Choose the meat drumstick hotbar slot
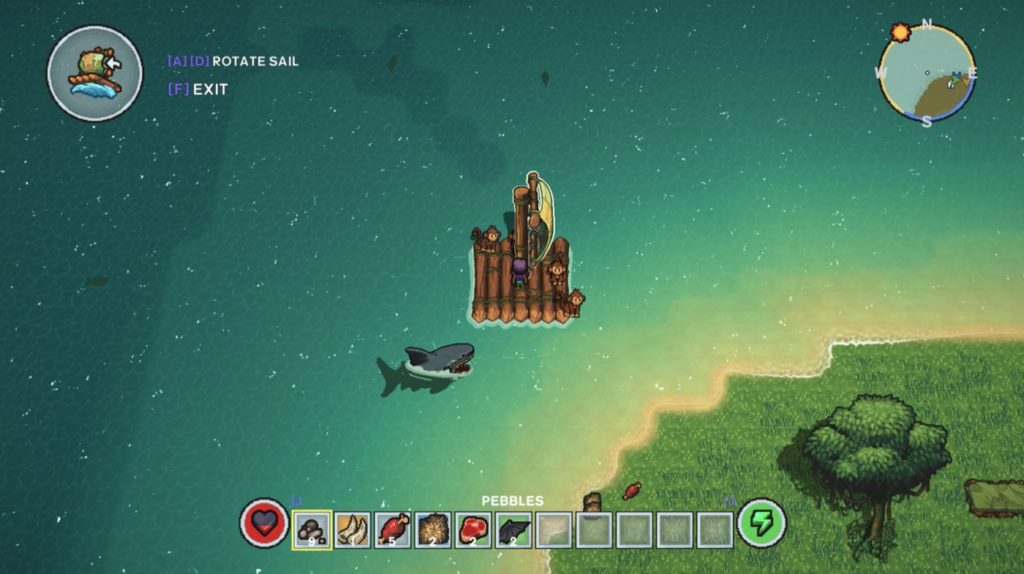The image size is (1024, 574). pos(393,529)
